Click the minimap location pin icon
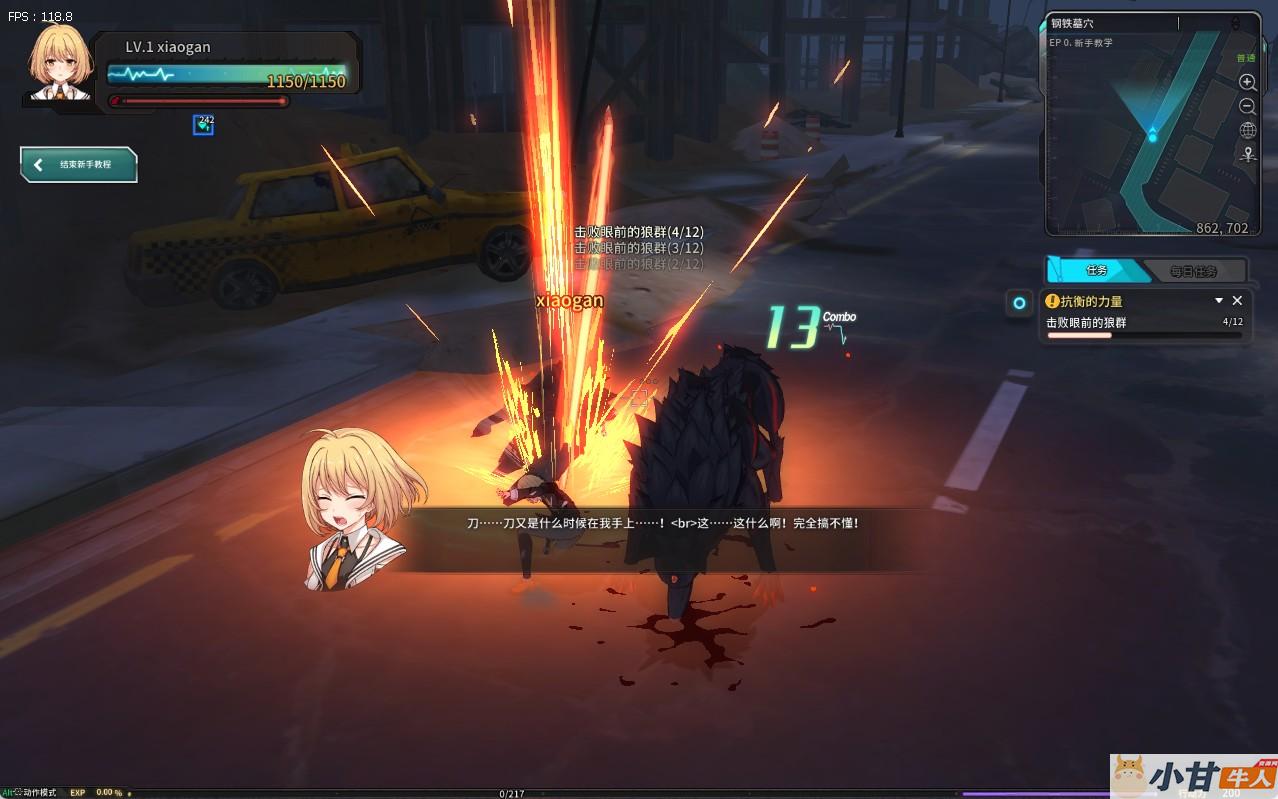 click(1247, 155)
